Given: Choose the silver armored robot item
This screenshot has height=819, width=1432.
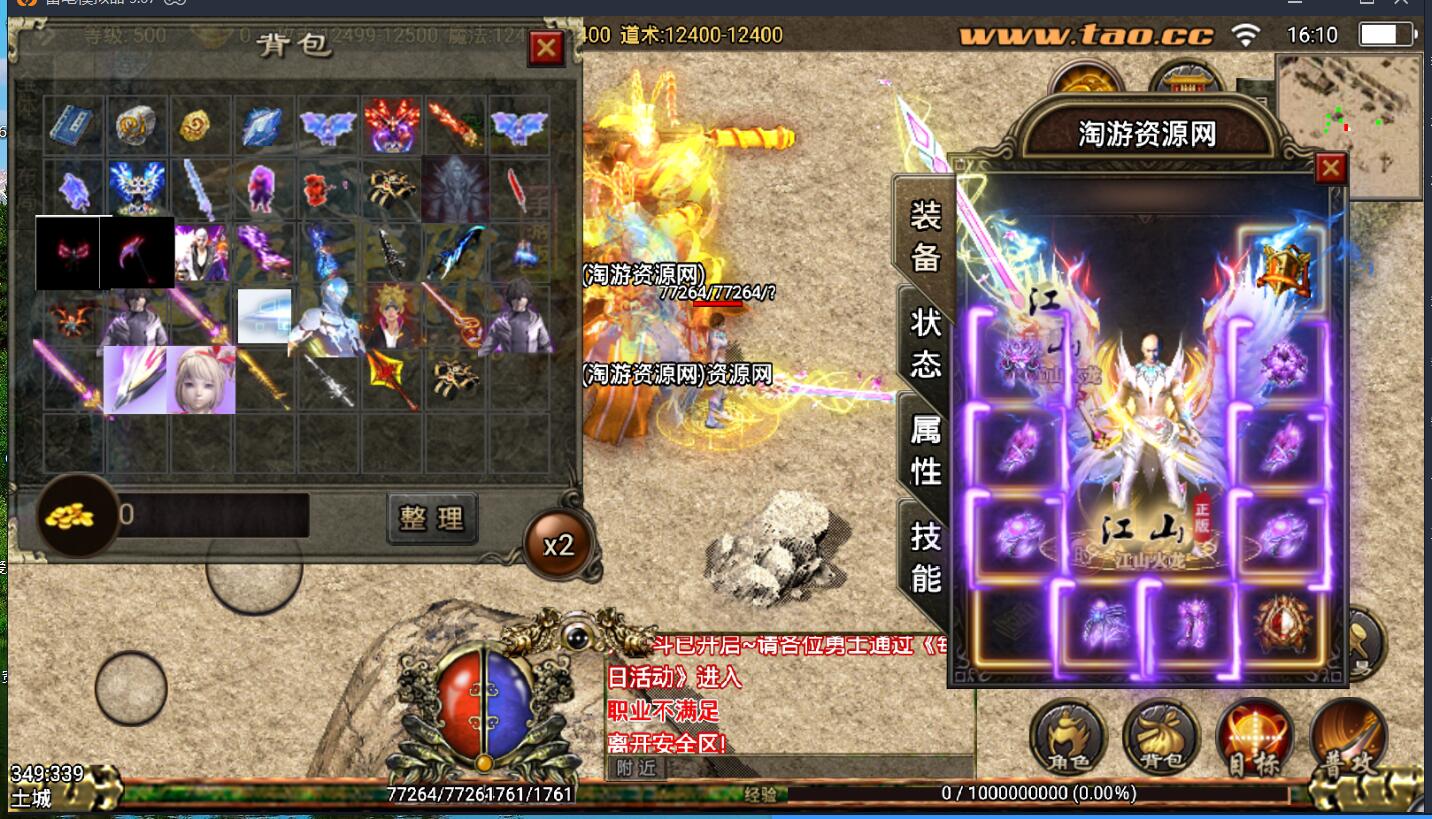Looking at the screenshot, I should click(326, 317).
